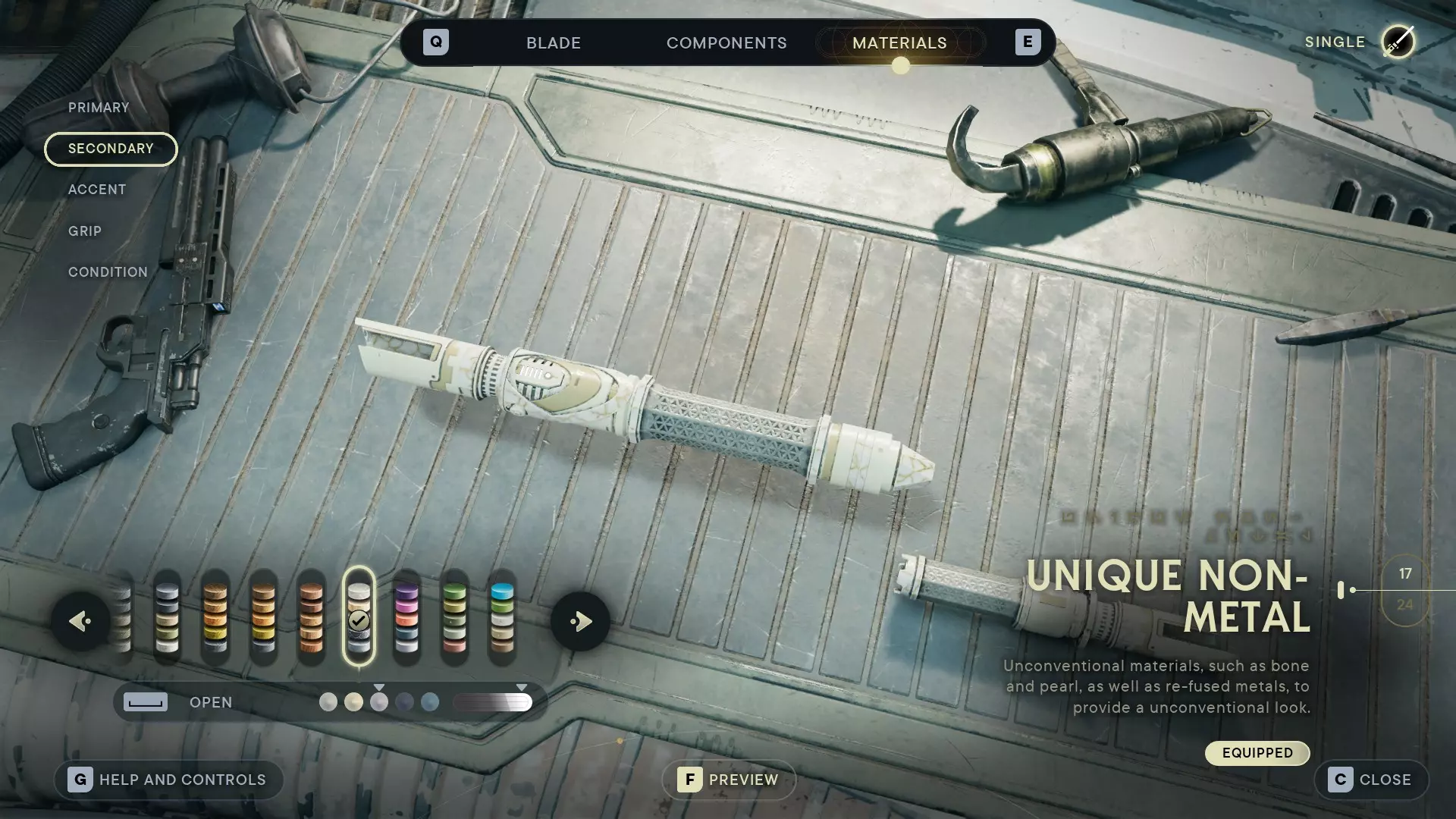Select the Materials tab
Viewport: 1456px width, 819px height.
coord(899,43)
